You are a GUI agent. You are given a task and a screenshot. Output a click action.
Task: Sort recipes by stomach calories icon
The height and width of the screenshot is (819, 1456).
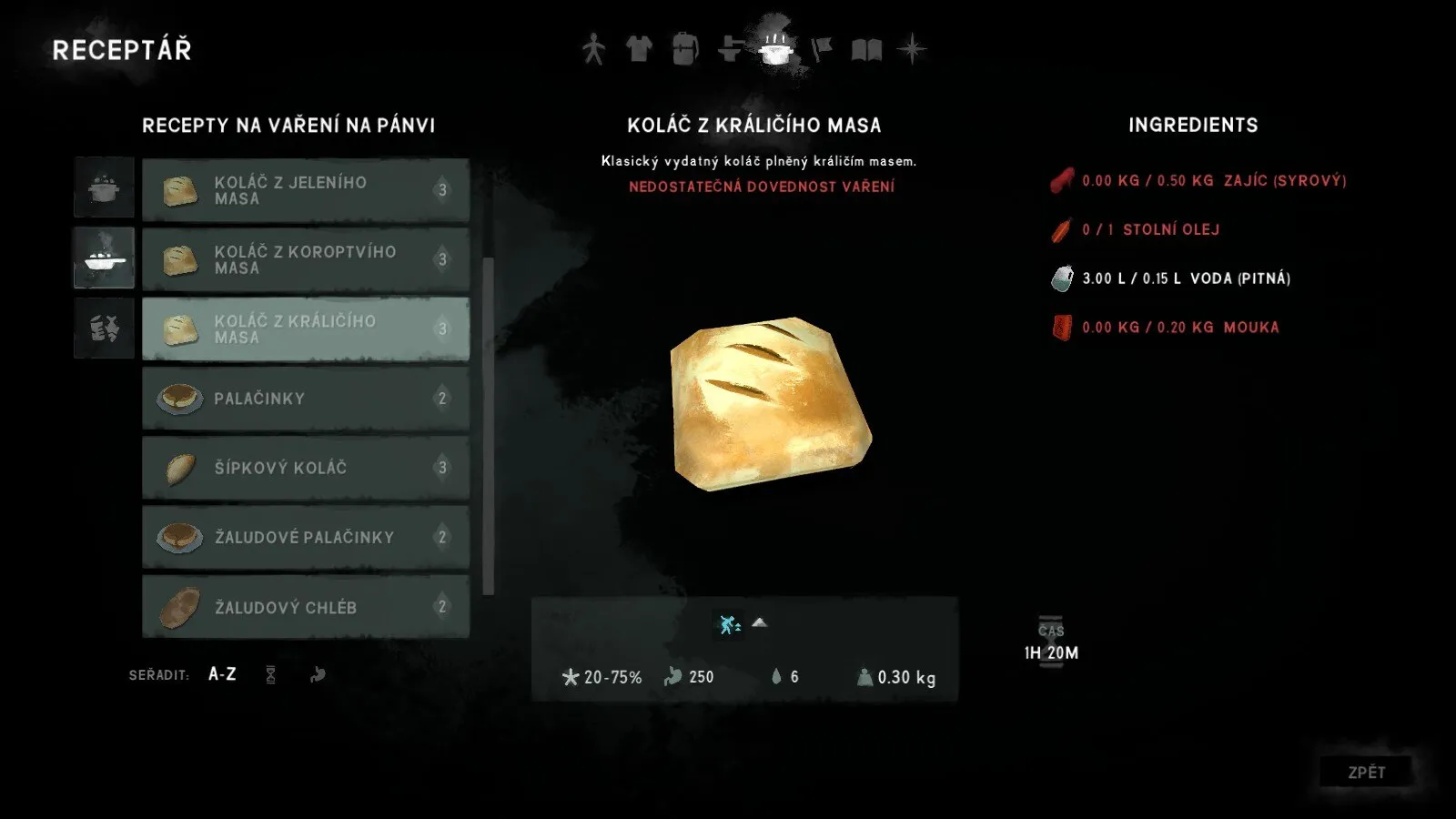coord(318,674)
